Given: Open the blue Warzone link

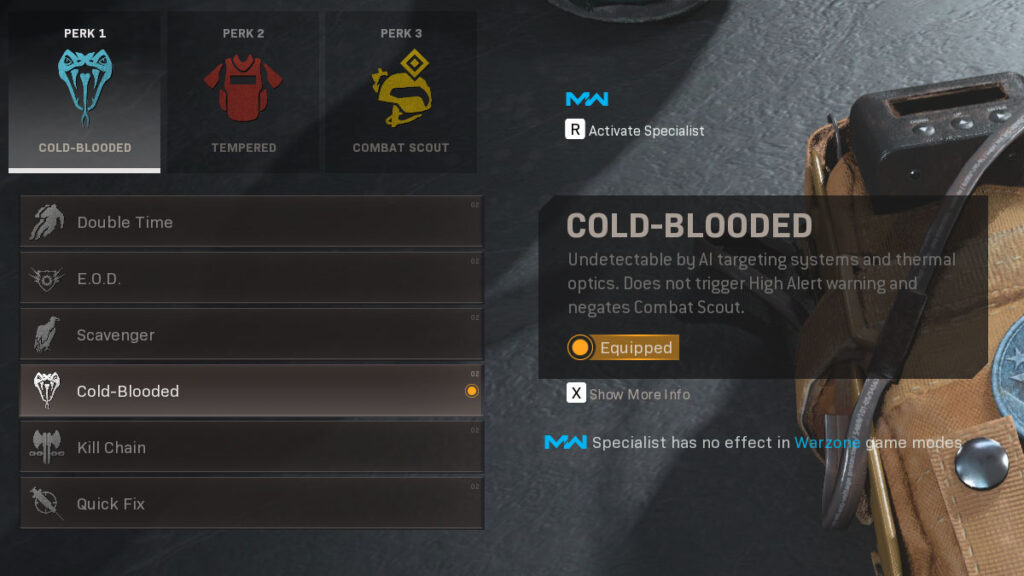Looking at the screenshot, I should 827,442.
